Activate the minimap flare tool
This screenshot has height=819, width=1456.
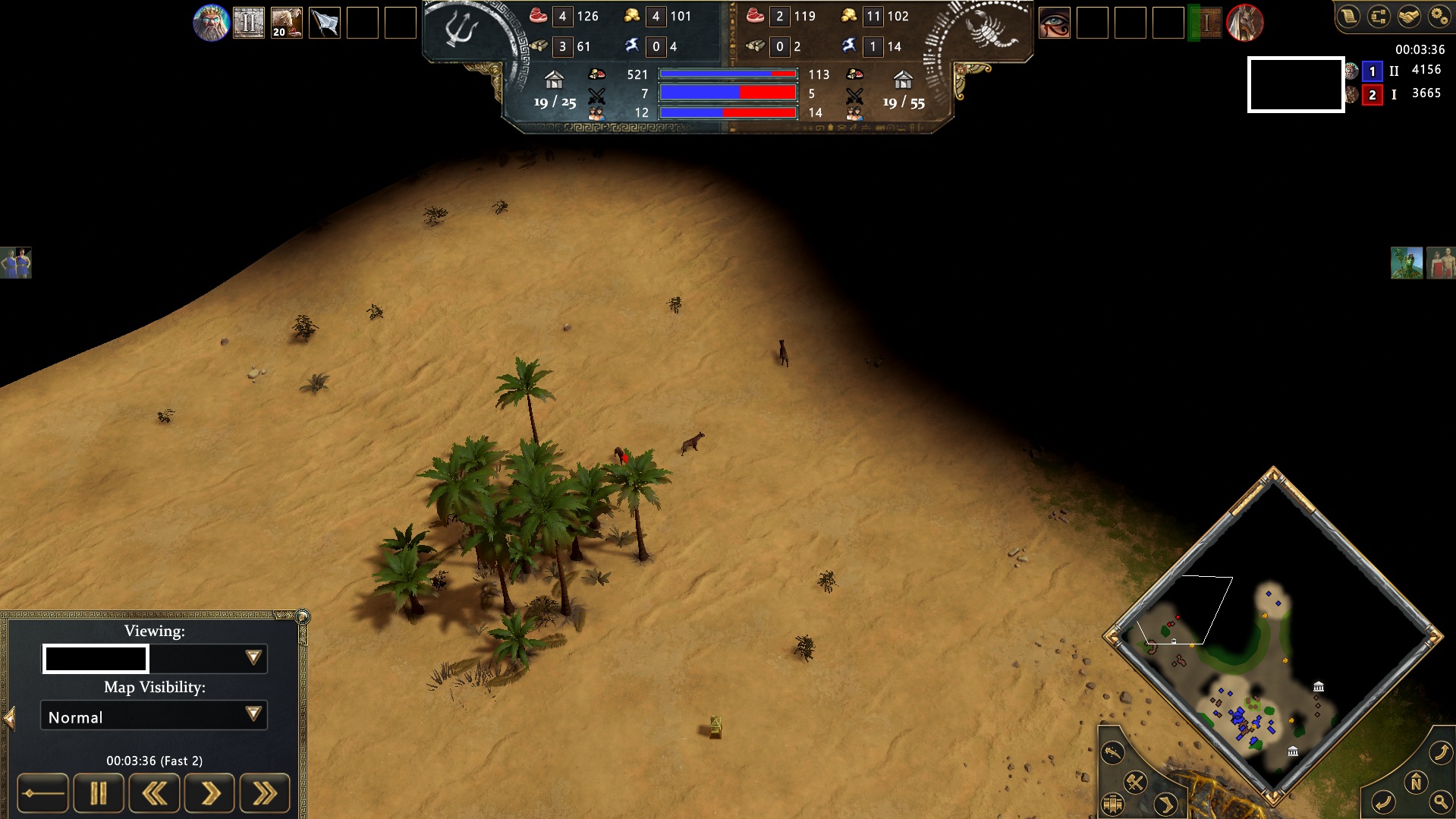[1112, 753]
